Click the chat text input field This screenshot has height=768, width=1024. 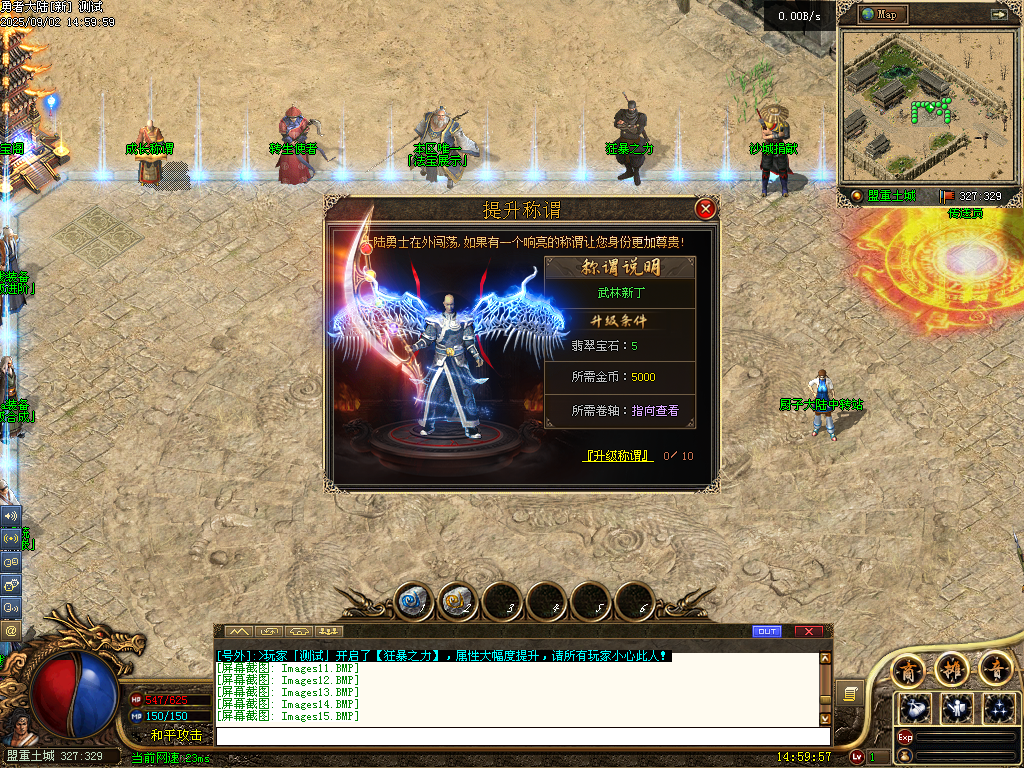(x=520, y=736)
